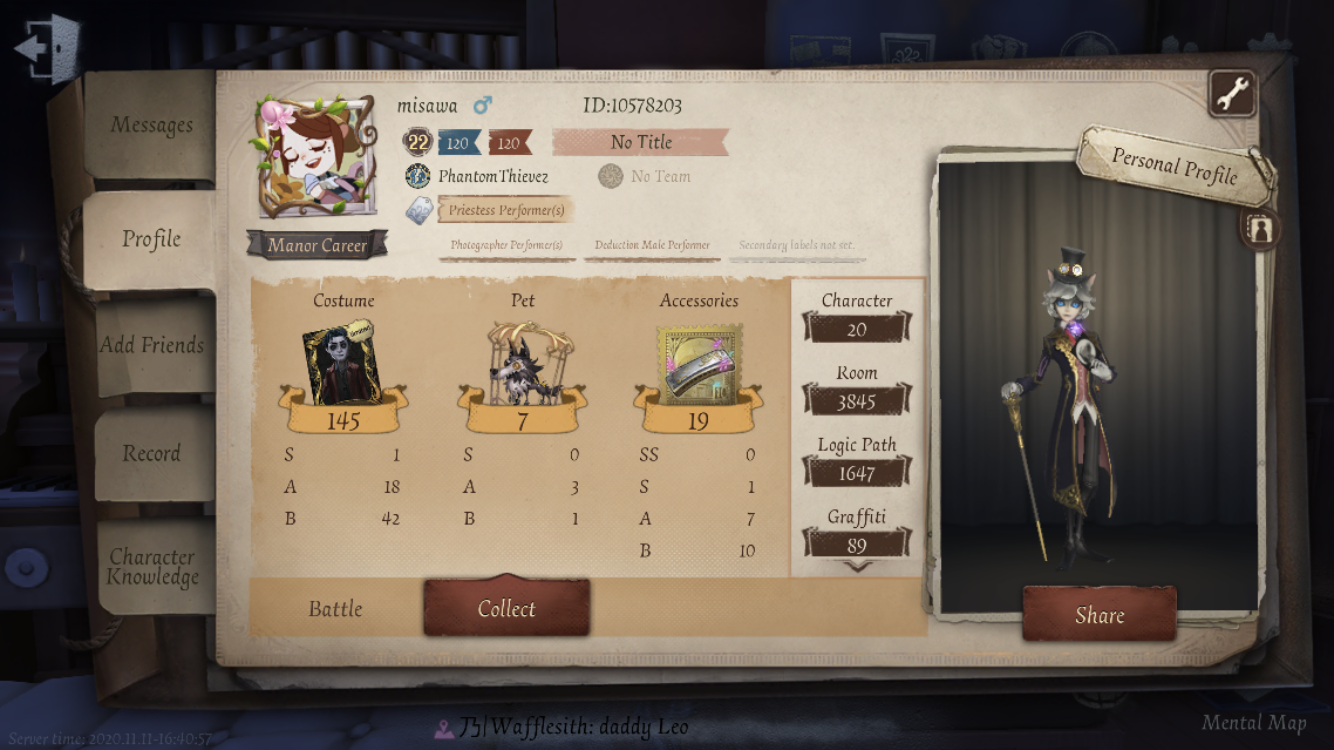The height and width of the screenshot is (750, 1334).
Task: Open the Mental Map
Action: 1253,723
